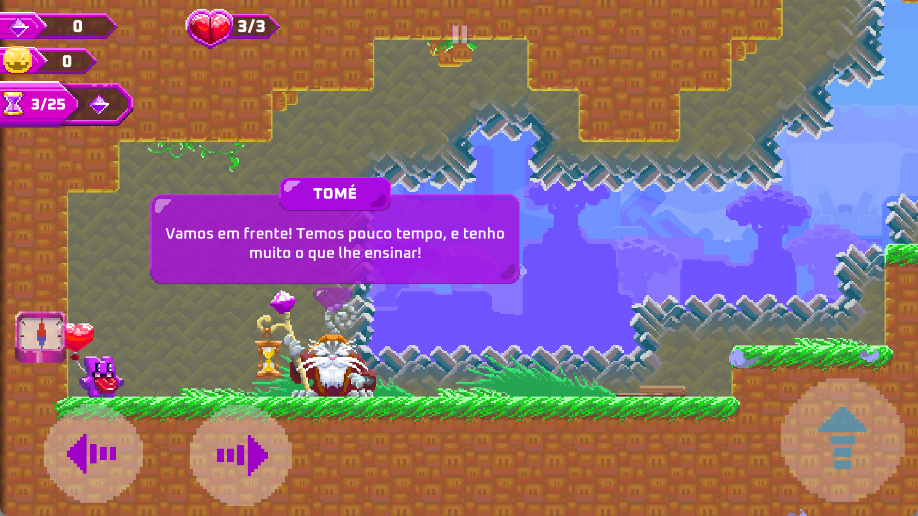This screenshot has width=918, height=516.
Task: Tap the move right arrow button
Action: click(x=241, y=455)
